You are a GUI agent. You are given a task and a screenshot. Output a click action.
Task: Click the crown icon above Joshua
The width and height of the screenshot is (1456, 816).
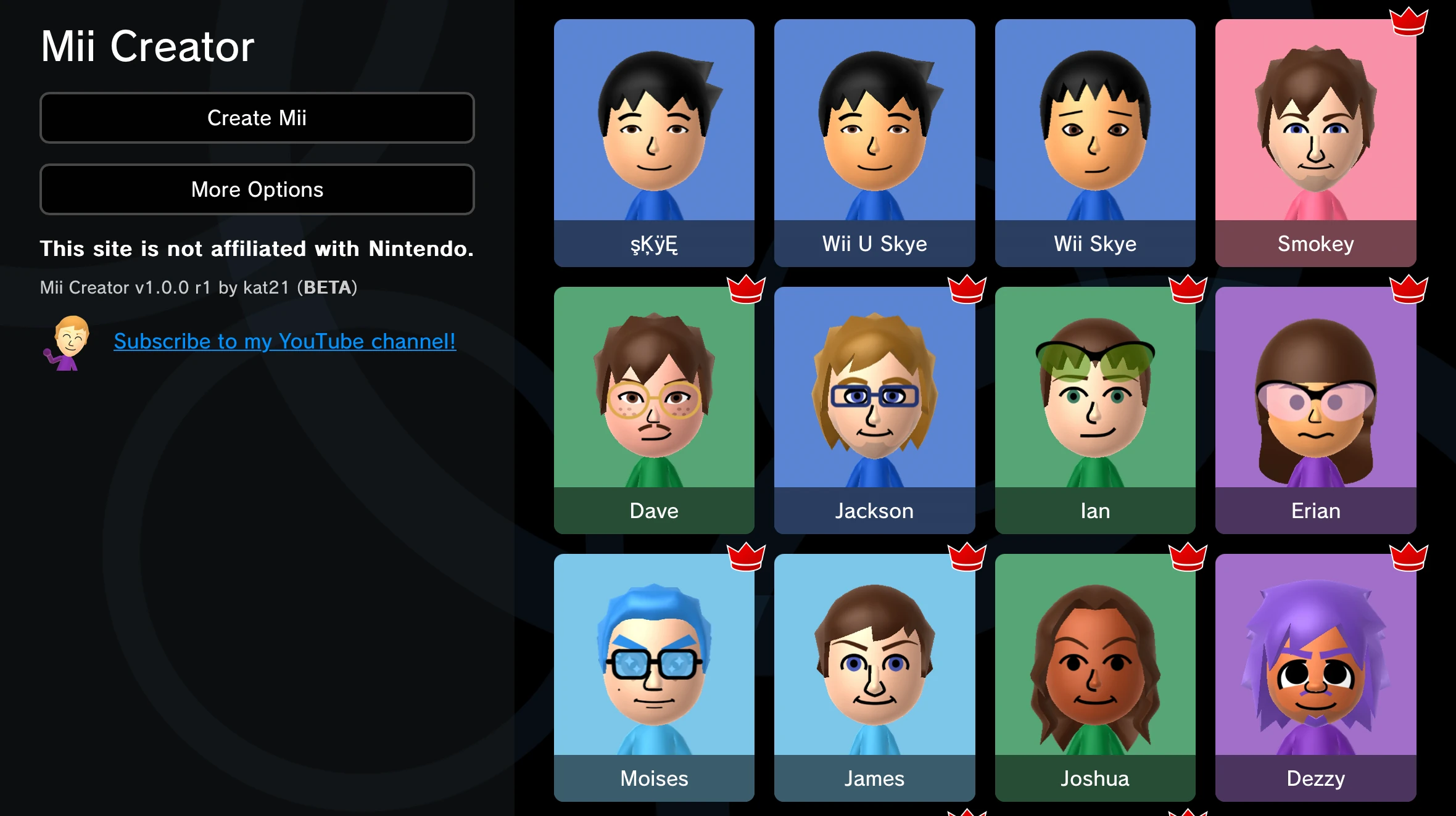coord(1188,556)
